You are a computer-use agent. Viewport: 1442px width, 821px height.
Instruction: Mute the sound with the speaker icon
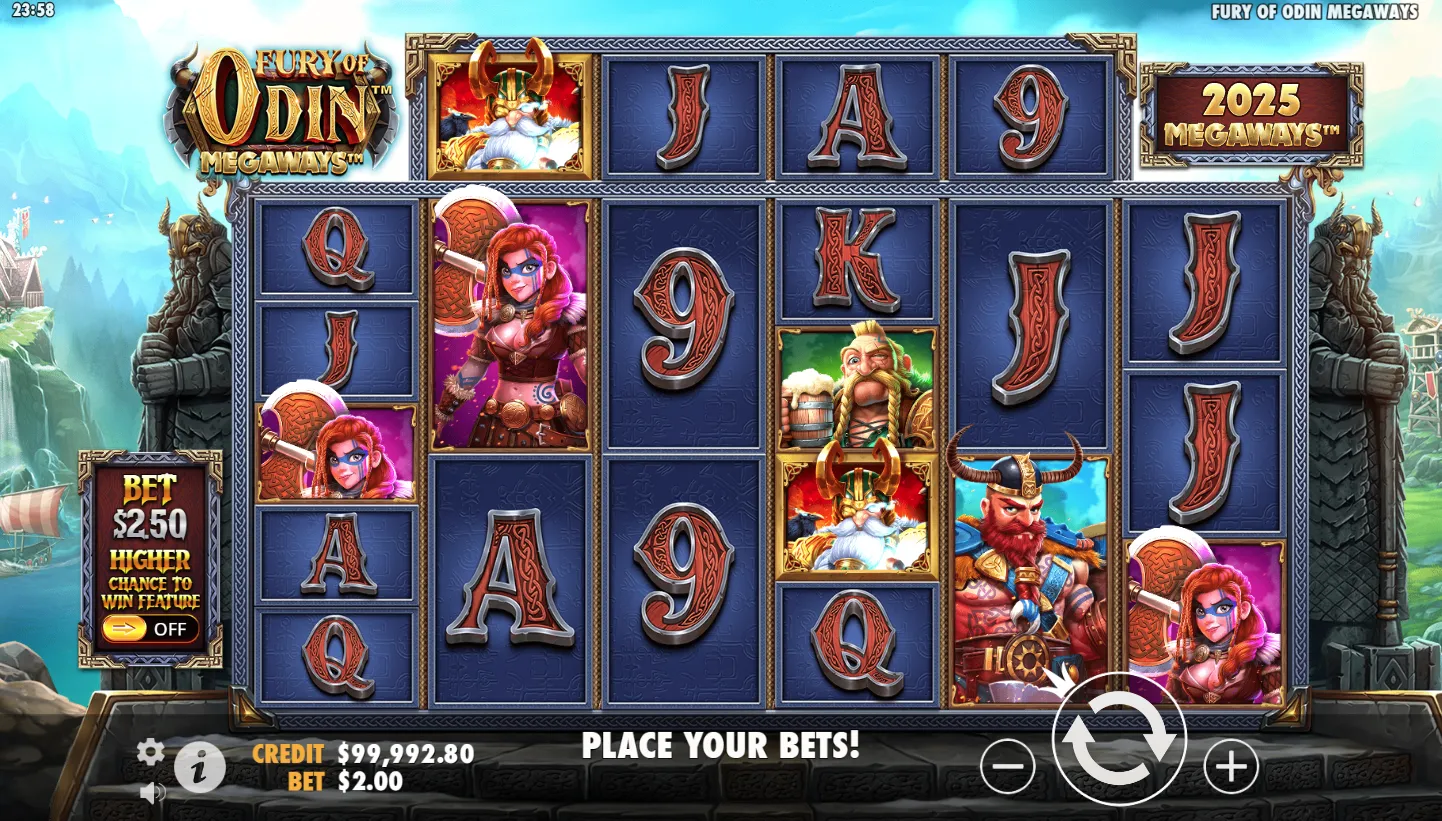152,793
